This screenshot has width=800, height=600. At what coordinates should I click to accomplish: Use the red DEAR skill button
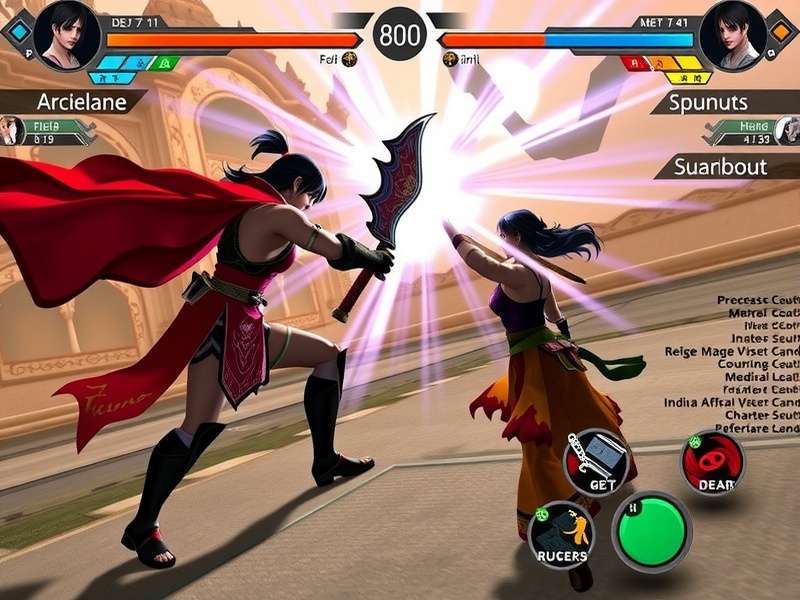tap(713, 463)
